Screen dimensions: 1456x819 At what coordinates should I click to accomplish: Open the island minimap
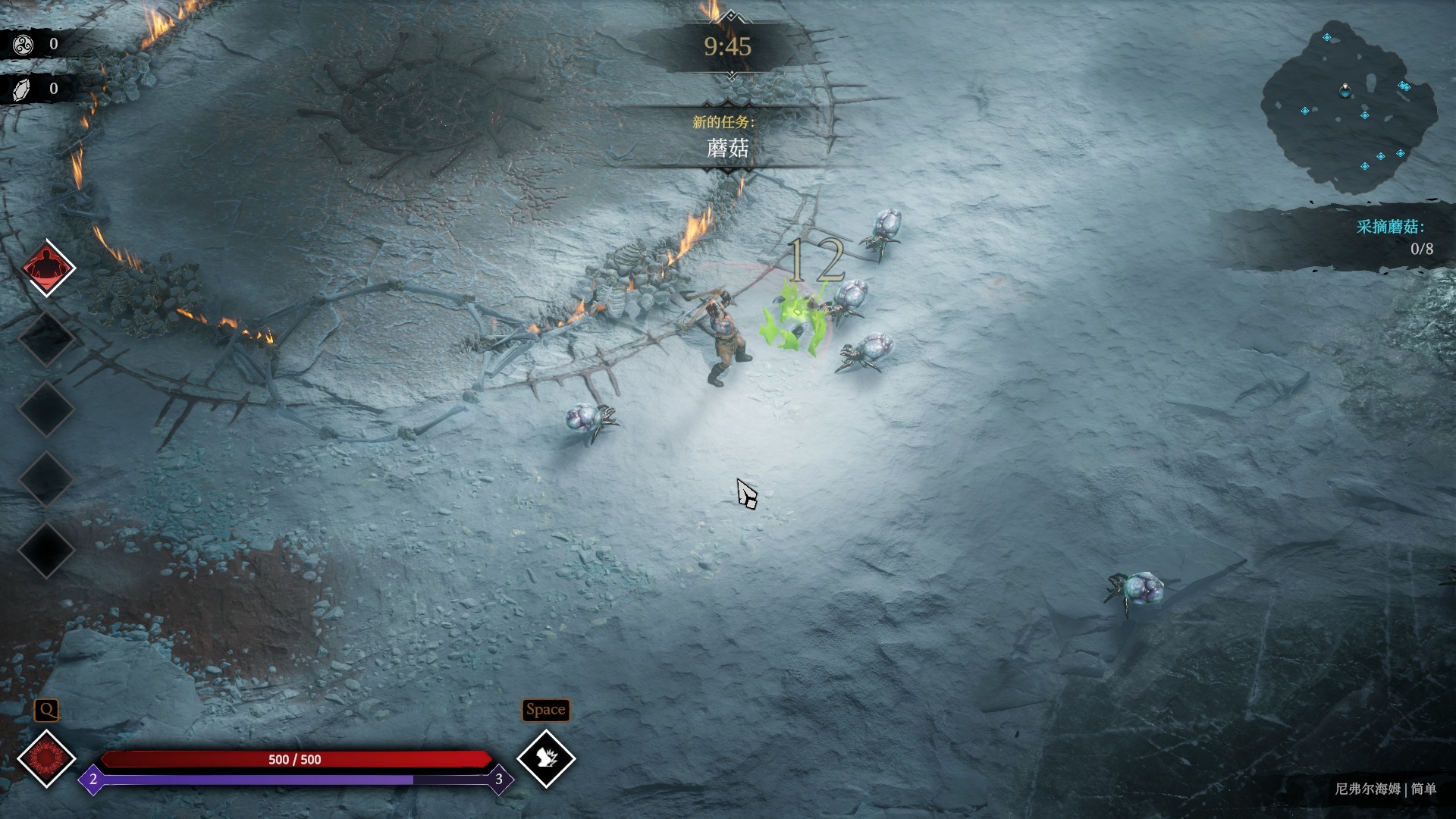pyautogui.click(x=1348, y=106)
